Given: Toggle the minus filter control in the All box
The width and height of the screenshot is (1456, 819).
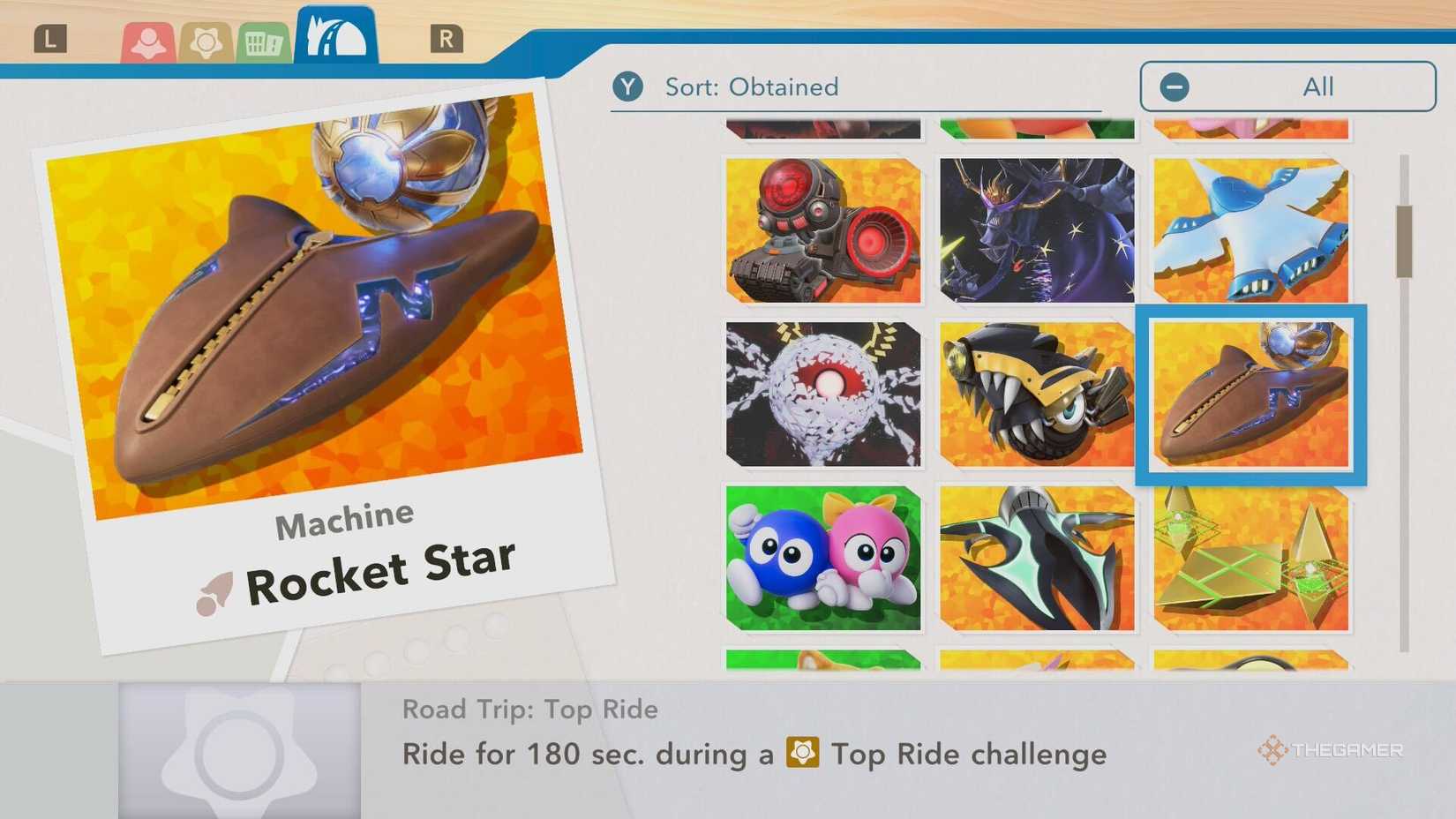Looking at the screenshot, I should tap(1174, 86).
